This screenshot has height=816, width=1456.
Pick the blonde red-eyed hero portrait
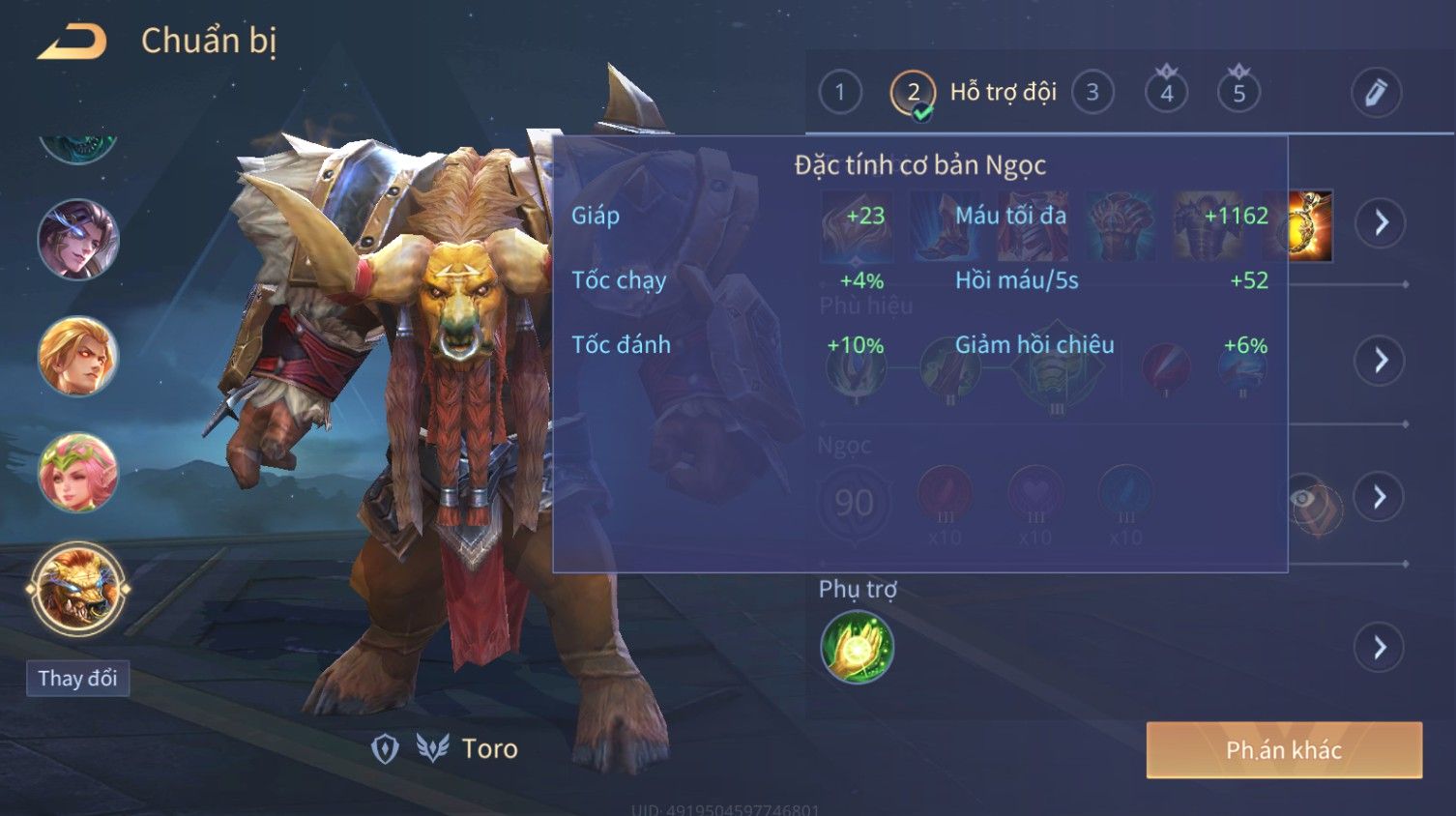click(77, 356)
